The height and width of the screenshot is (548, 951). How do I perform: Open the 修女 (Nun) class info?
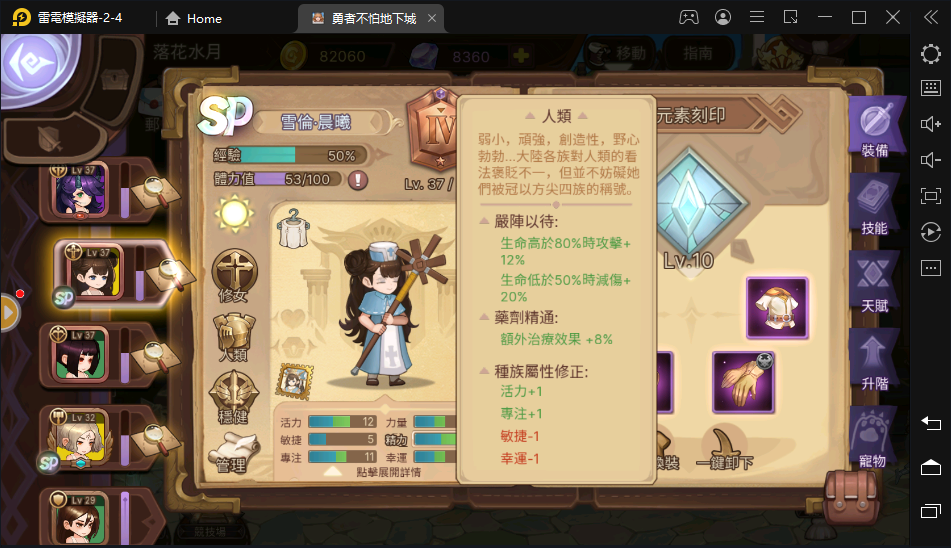(234, 275)
